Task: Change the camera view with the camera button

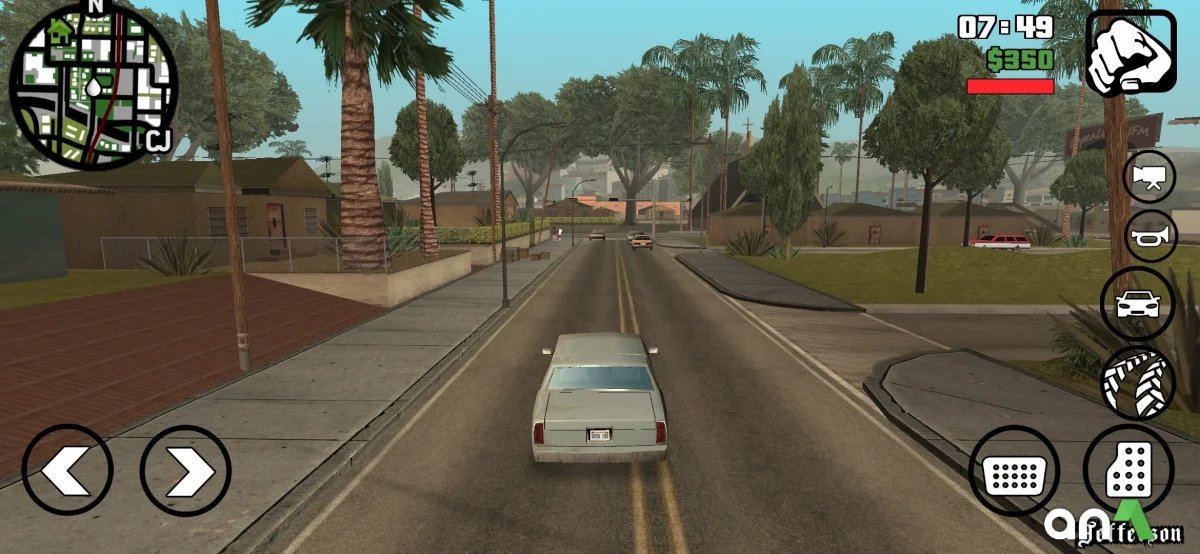Action: pyautogui.click(x=1150, y=178)
